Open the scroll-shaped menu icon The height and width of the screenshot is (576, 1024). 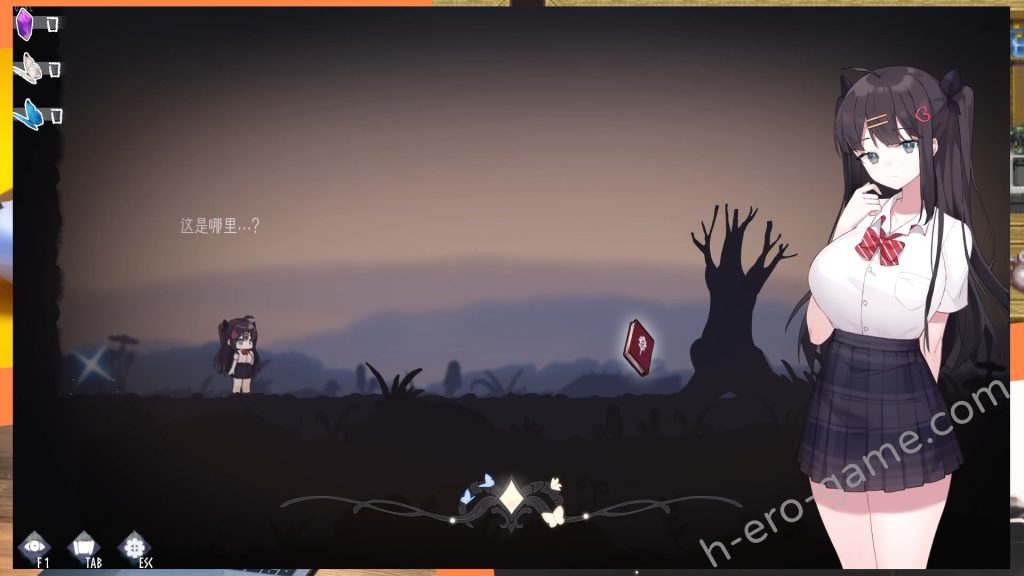point(85,546)
